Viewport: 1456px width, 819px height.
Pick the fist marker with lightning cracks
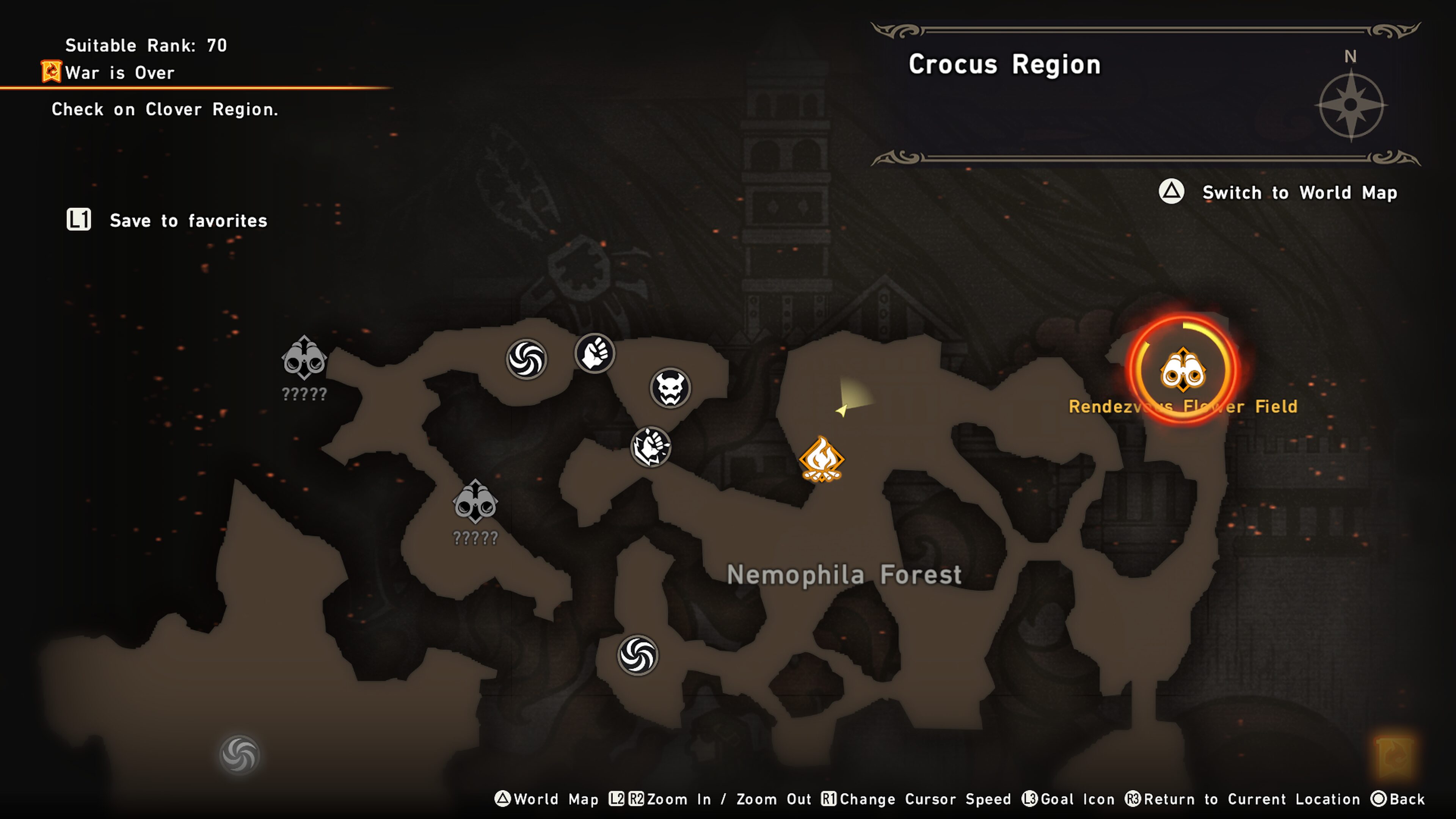point(651,447)
